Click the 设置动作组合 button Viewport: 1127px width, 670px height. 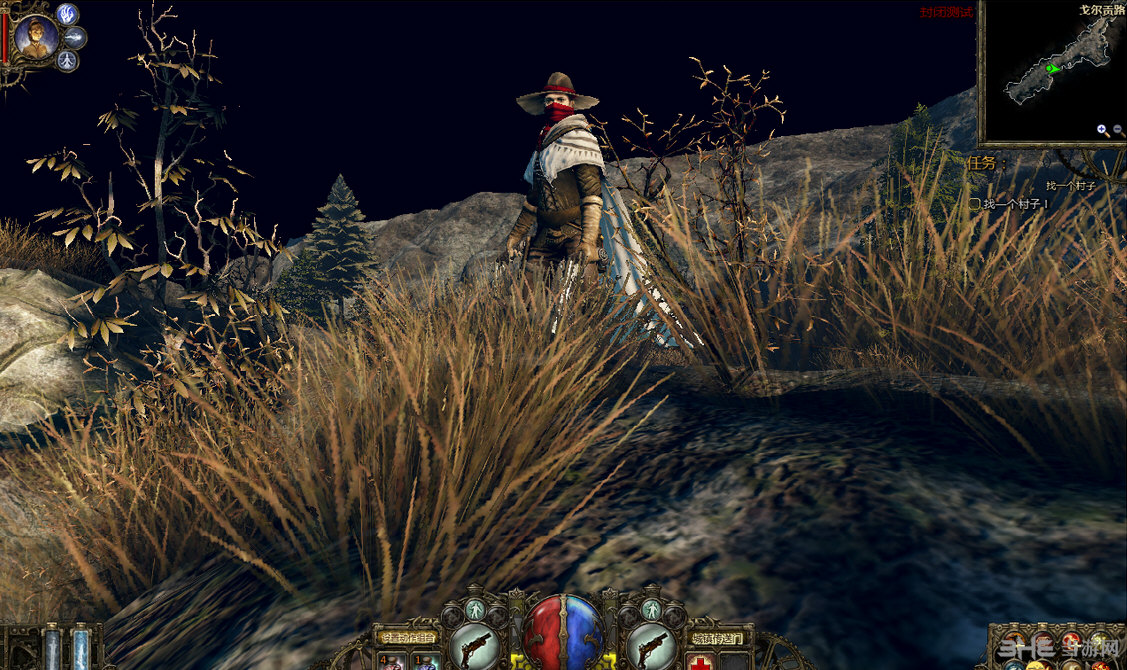coord(405,636)
